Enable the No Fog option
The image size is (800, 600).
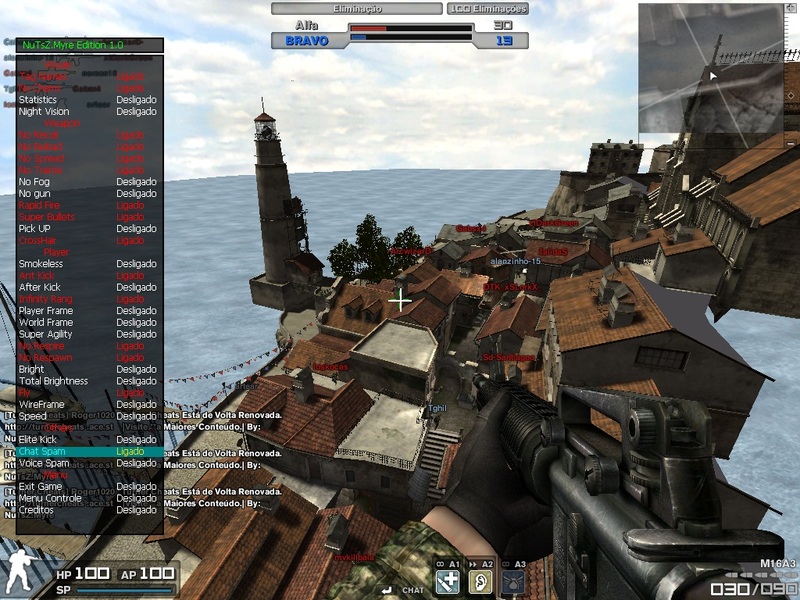pyautogui.click(x=34, y=182)
